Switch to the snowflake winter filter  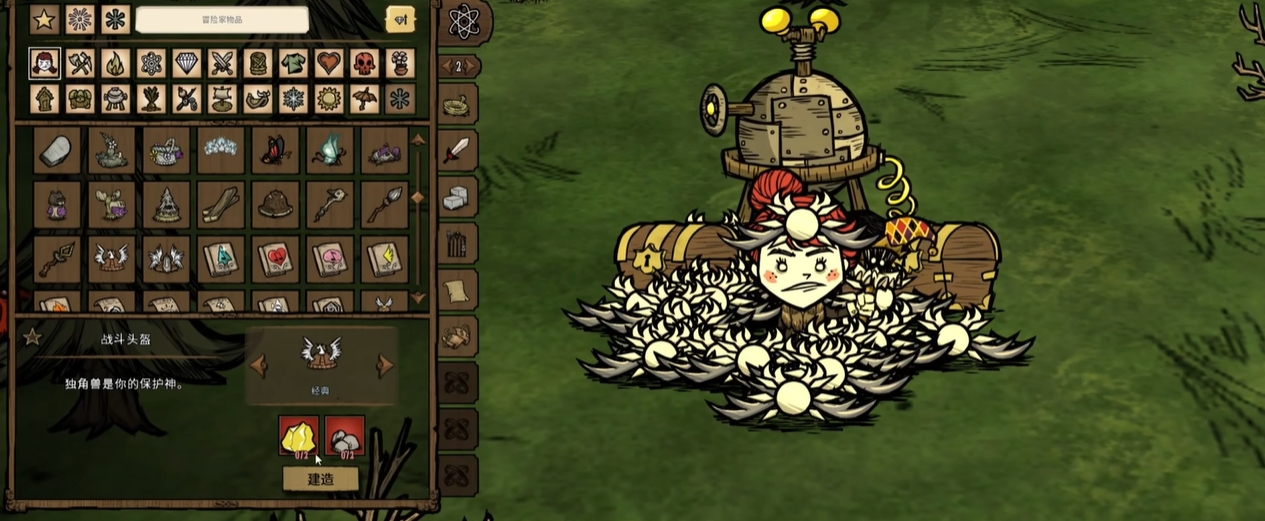coord(293,99)
